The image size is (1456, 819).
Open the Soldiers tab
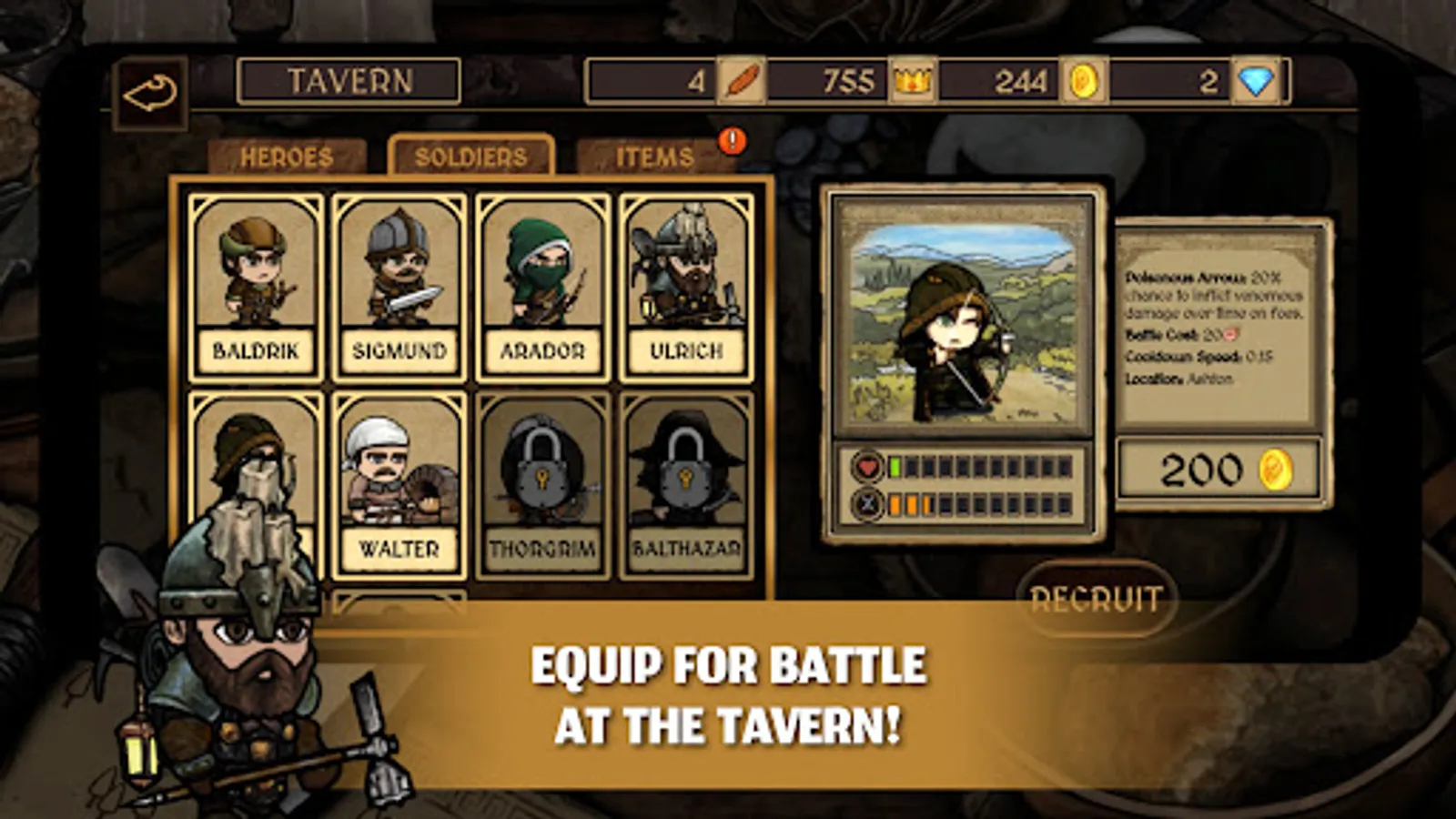470,156
